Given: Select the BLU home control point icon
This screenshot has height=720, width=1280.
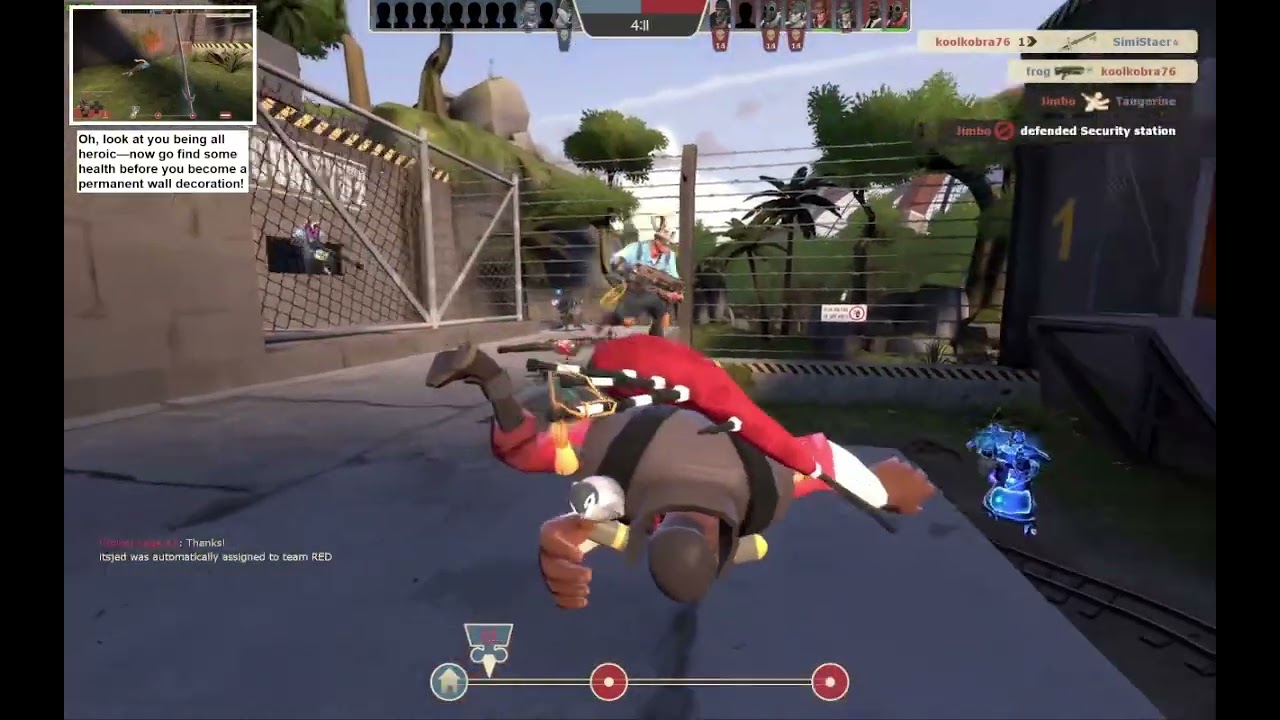Looking at the screenshot, I should 449,681.
